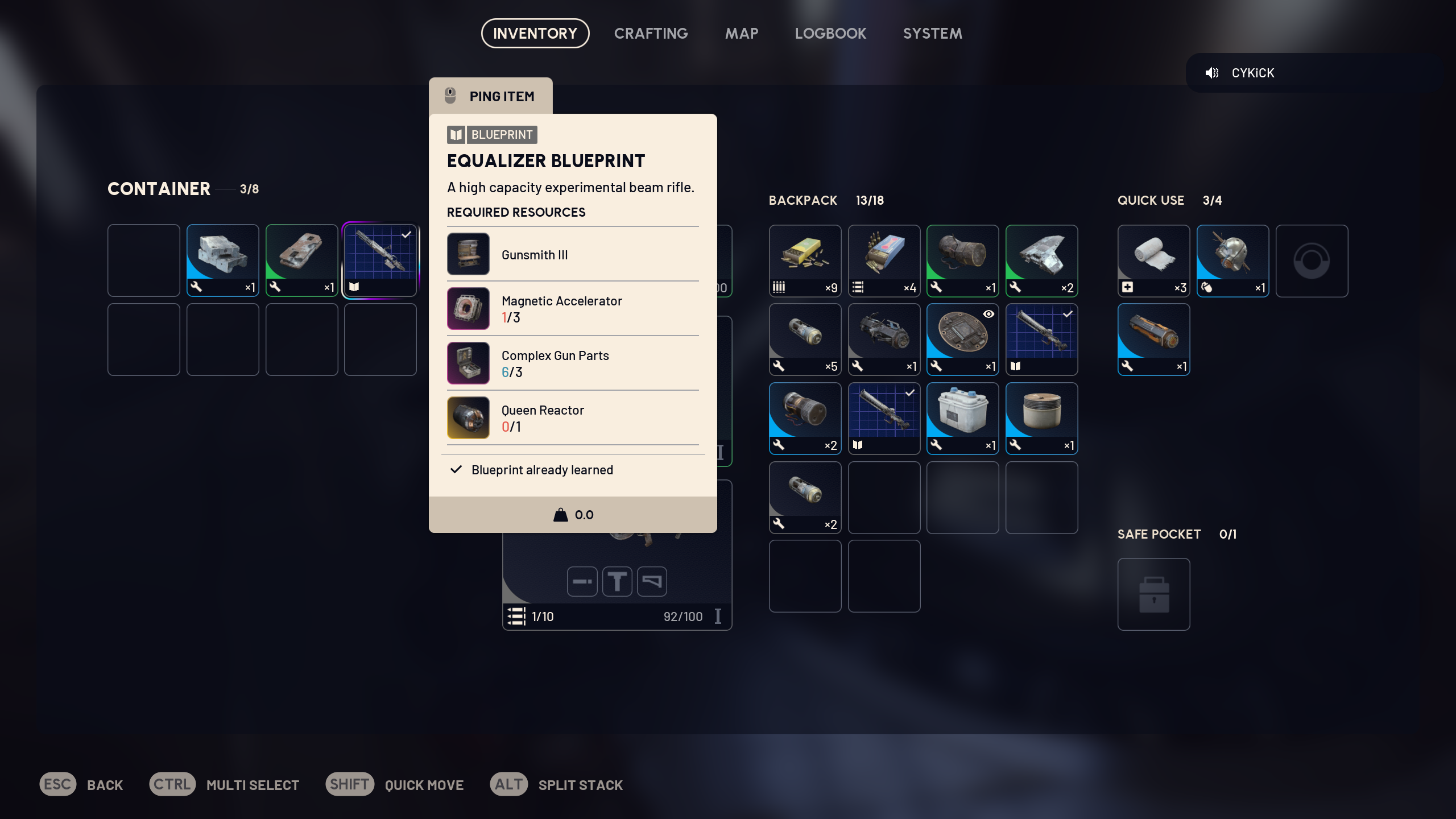The image size is (1456, 819).
Task: Click the PING ITEM button
Action: (490, 96)
